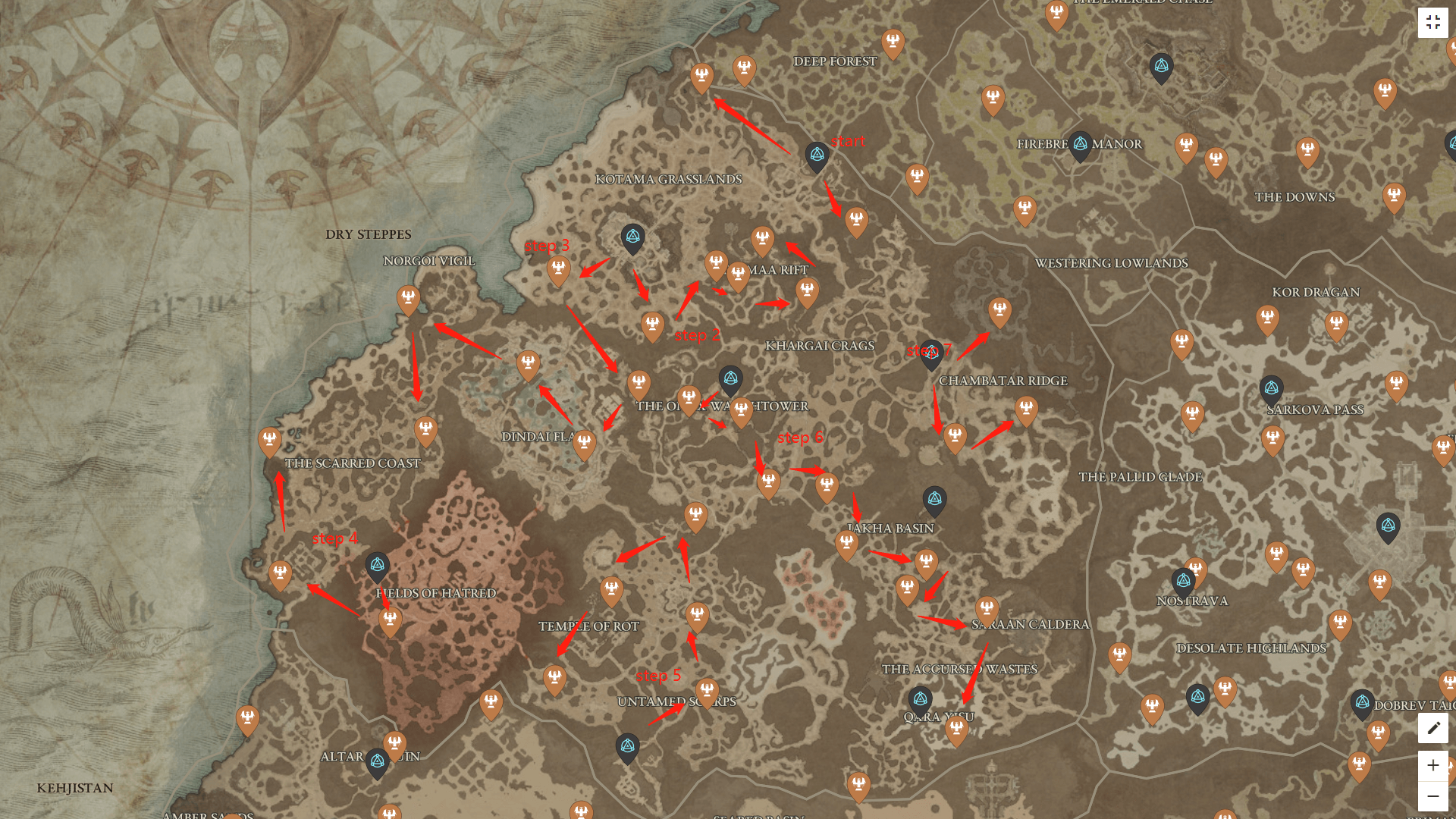
Task: Zoom in with the plus button
Action: tap(1433, 765)
